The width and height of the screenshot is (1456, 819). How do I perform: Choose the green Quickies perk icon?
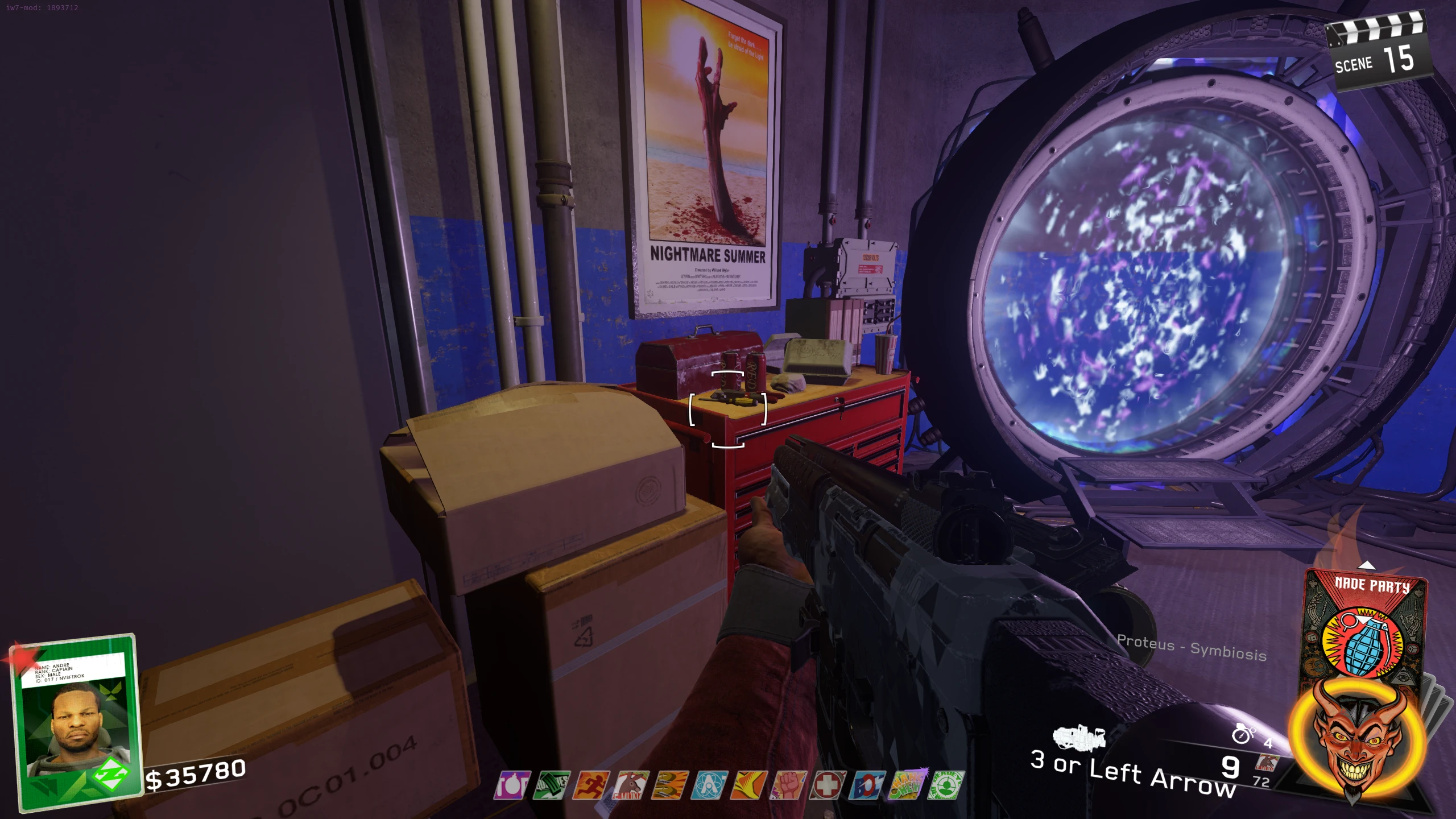pos(551,785)
